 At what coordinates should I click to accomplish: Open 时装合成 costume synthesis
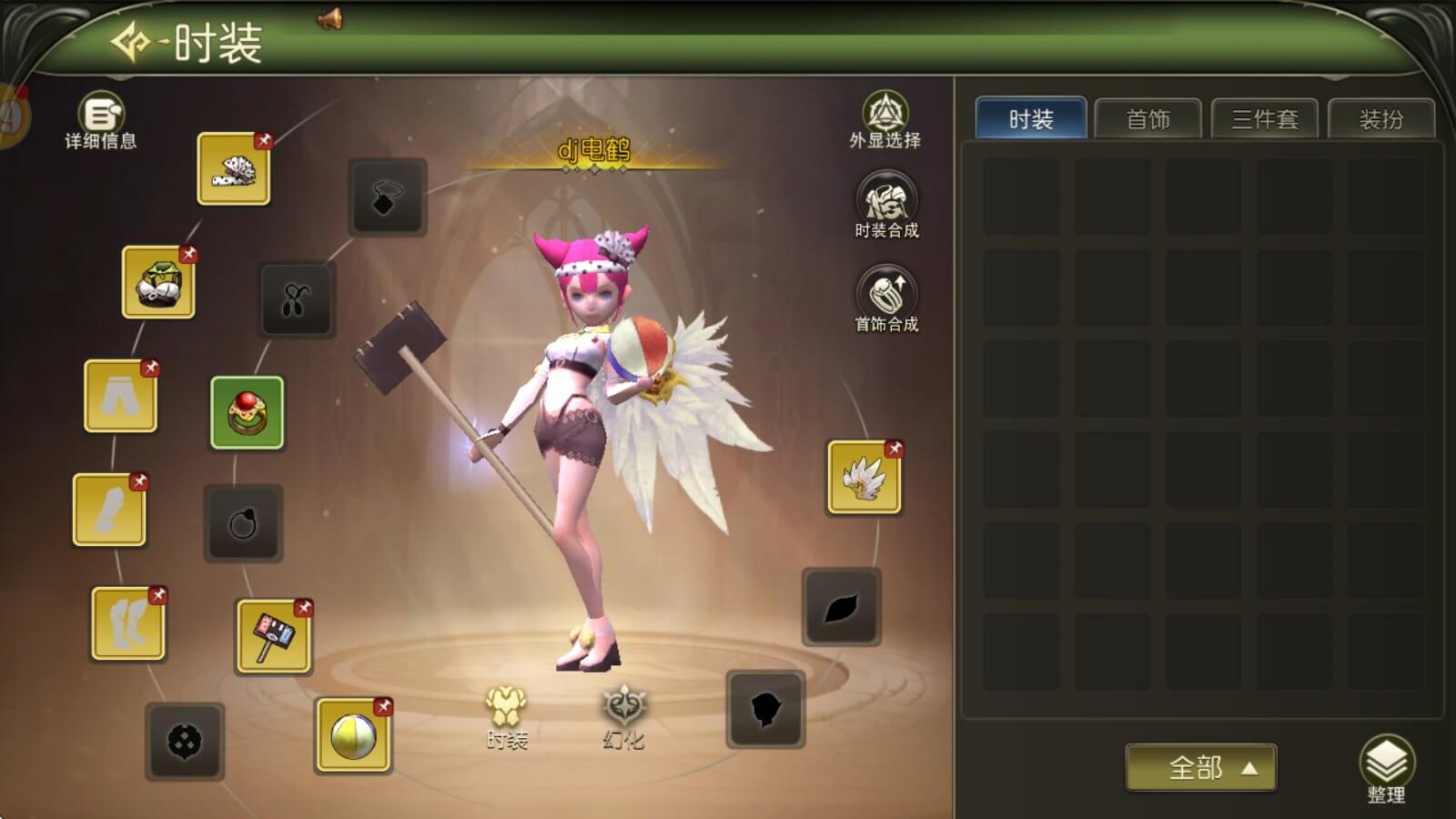click(x=886, y=206)
